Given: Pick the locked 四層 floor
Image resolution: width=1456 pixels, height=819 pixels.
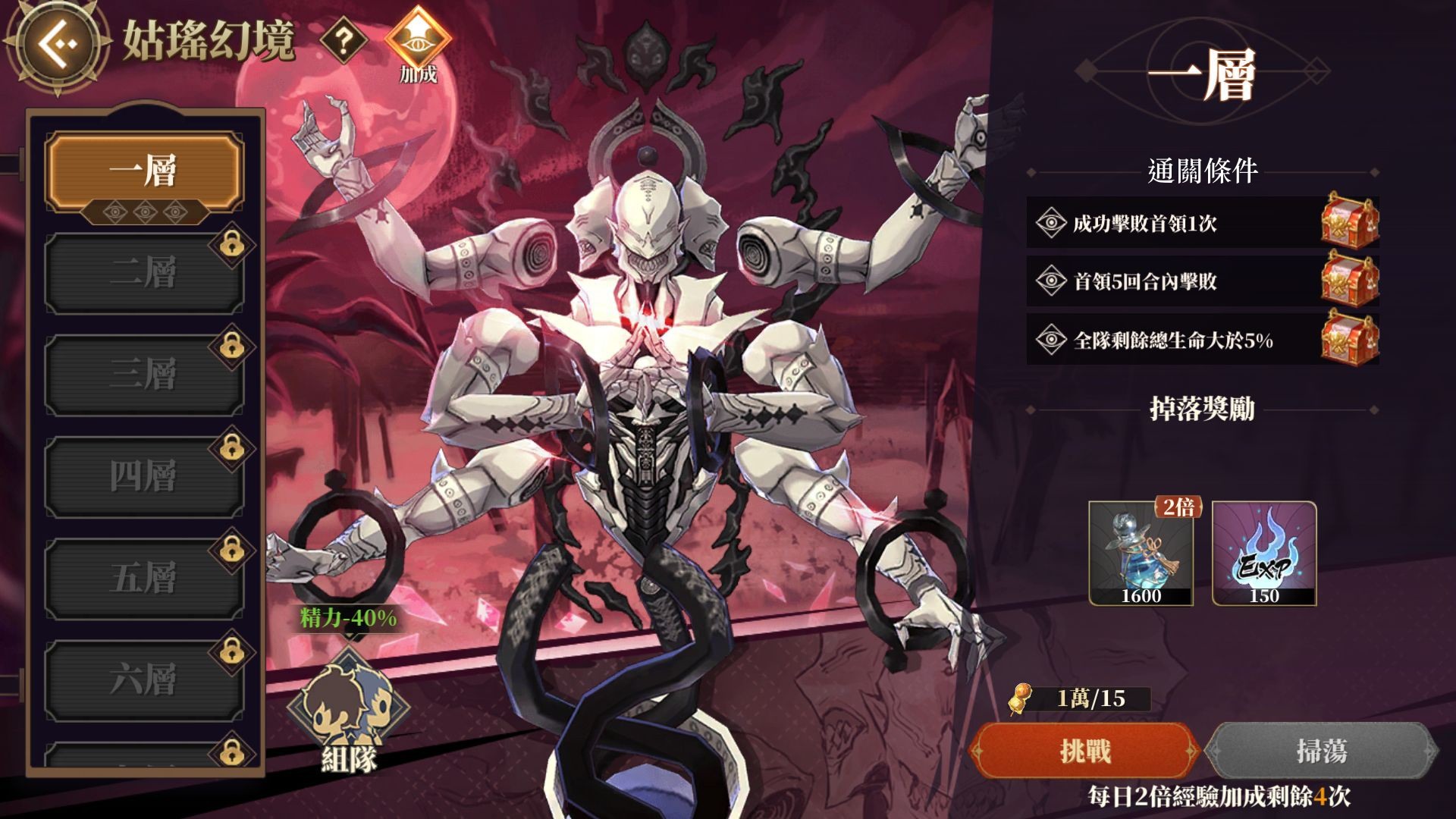Looking at the screenshot, I should point(144,476).
